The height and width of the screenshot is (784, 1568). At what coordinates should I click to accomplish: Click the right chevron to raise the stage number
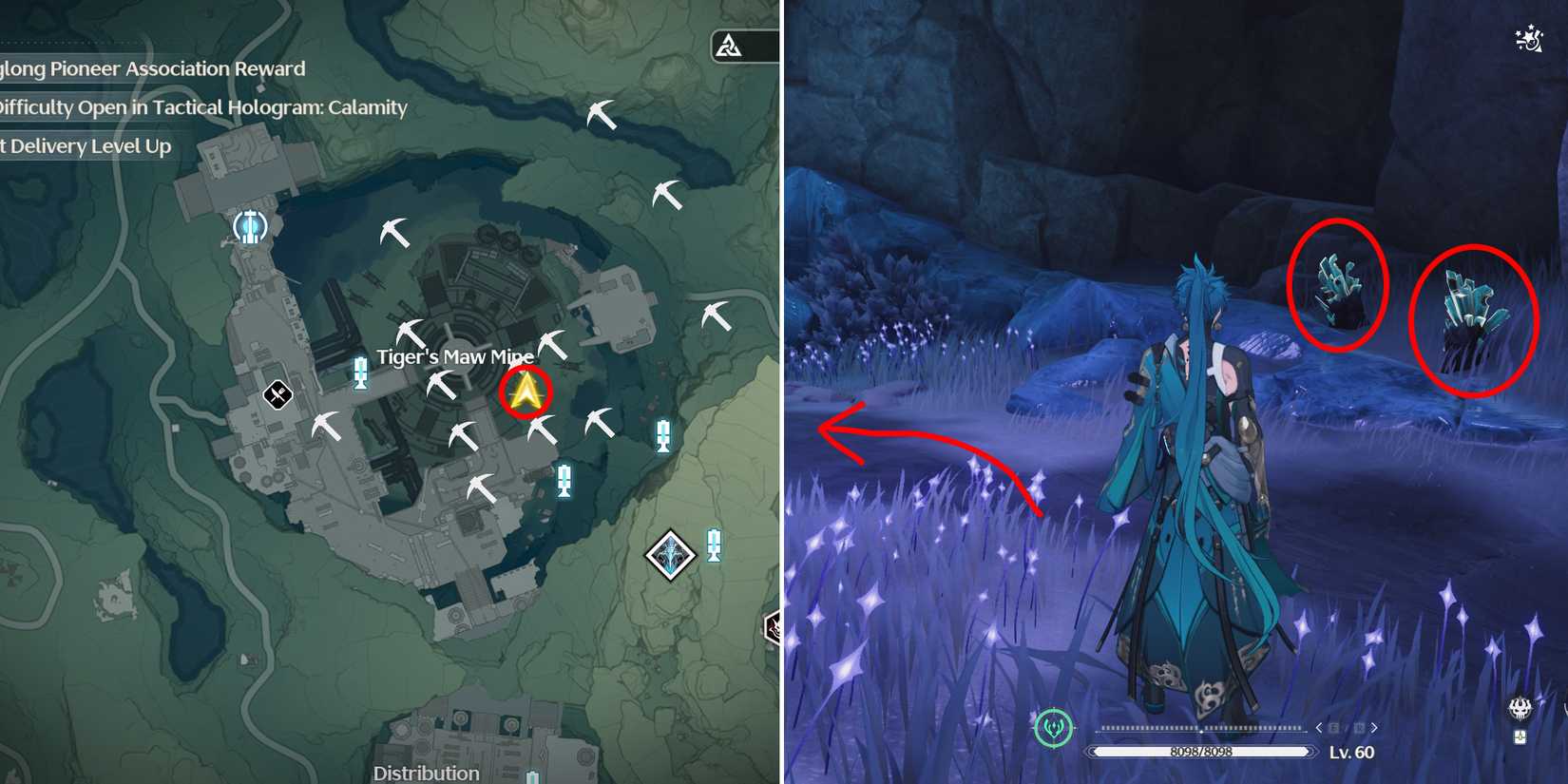click(x=1373, y=727)
